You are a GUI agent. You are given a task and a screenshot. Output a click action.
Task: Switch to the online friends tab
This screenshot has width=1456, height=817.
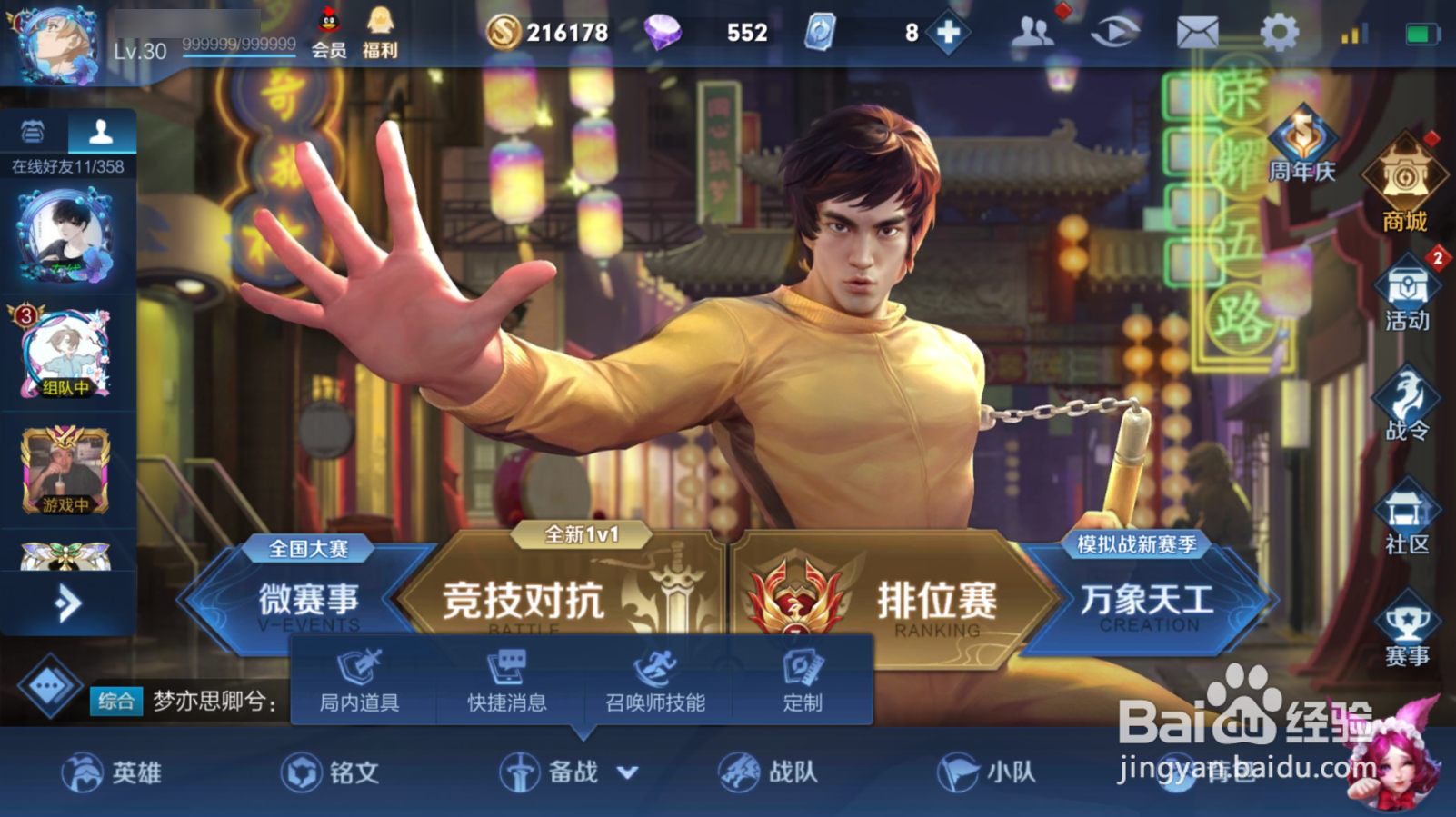click(x=100, y=133)
